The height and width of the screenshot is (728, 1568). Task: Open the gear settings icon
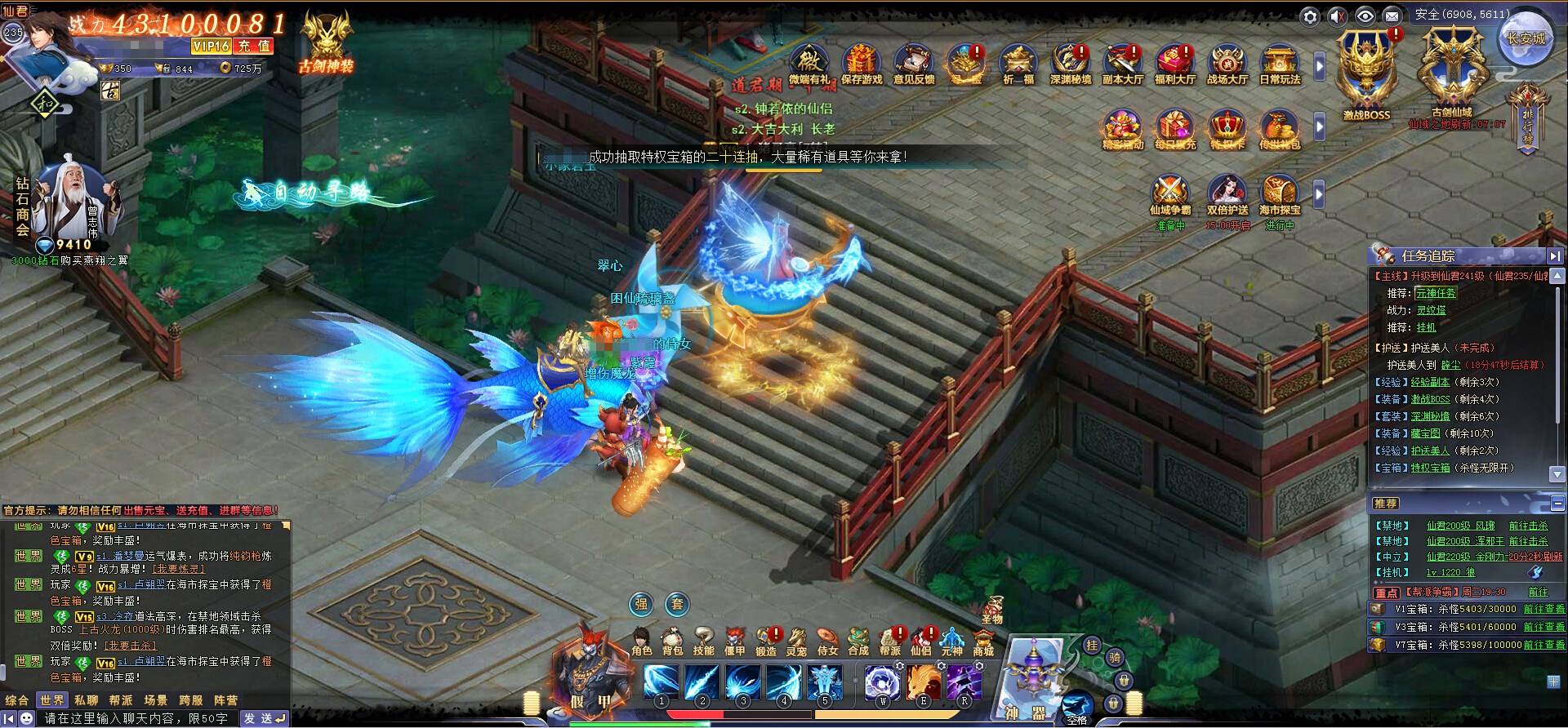click(1310, 16)
